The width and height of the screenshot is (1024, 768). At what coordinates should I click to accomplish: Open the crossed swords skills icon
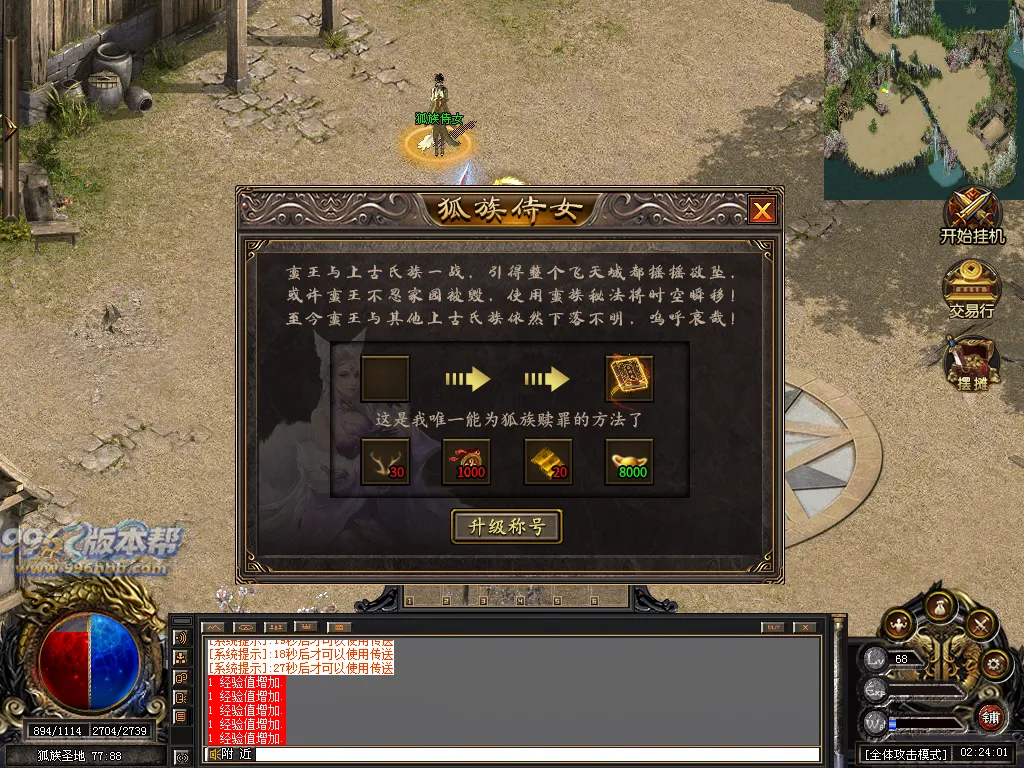[980, 624]
